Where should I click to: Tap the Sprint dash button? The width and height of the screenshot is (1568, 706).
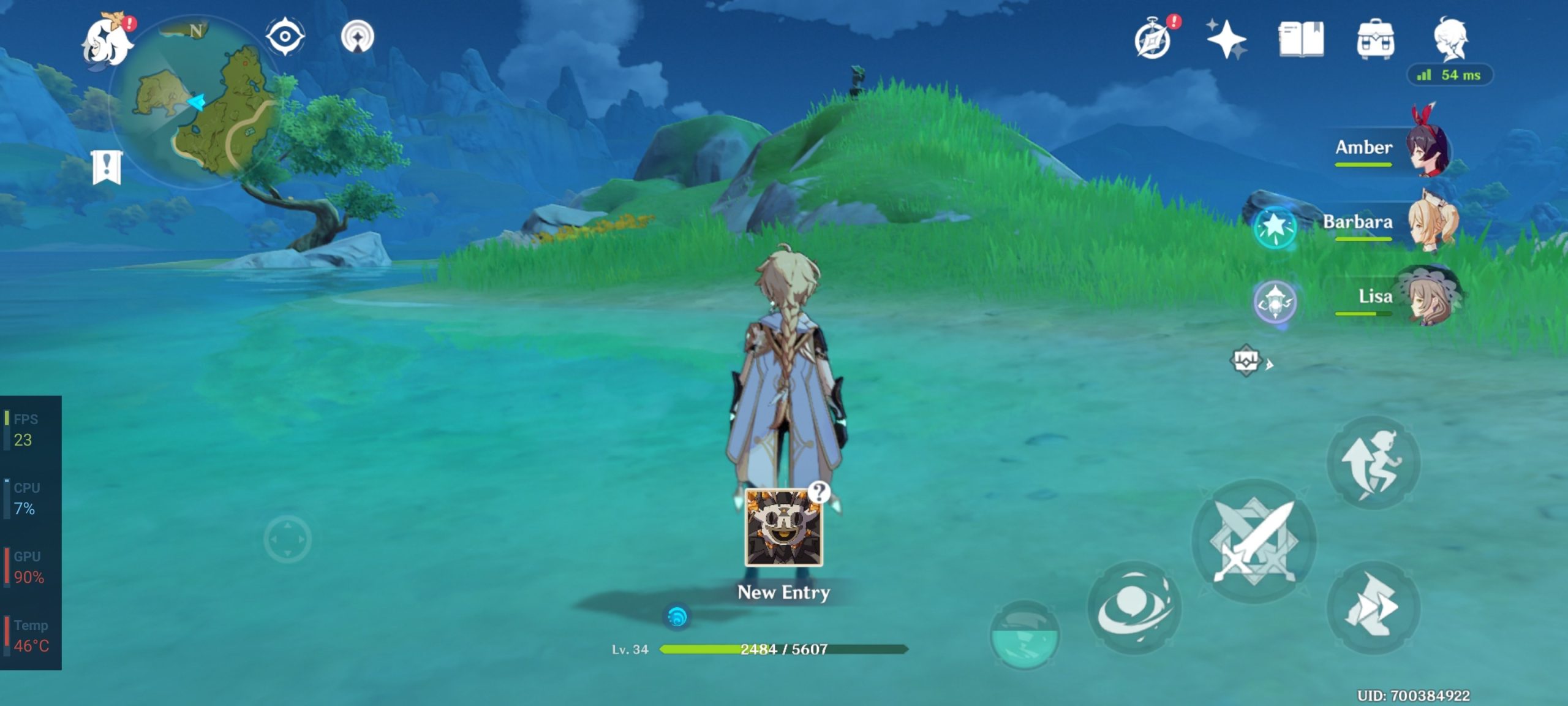(1373, 608)
